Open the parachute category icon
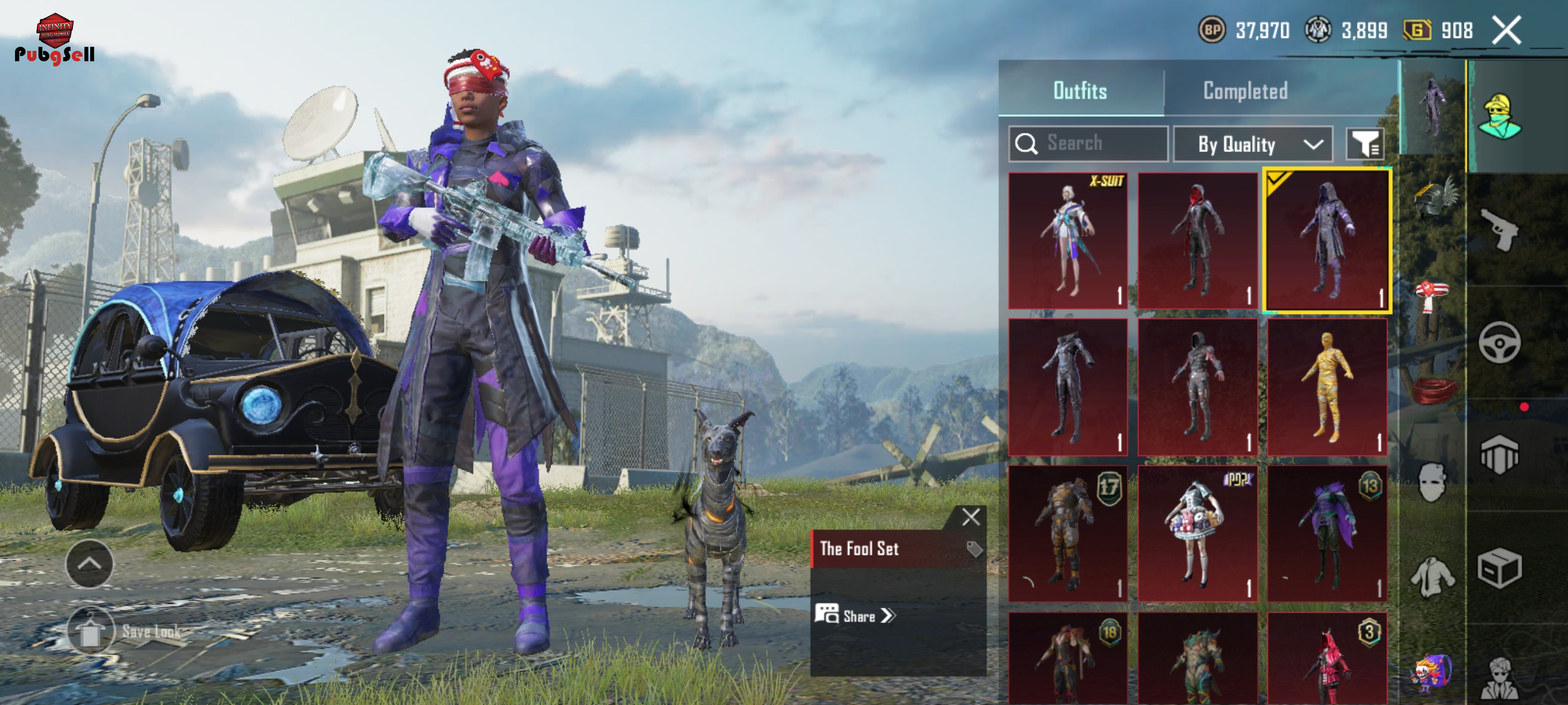 pos(1499,454)
